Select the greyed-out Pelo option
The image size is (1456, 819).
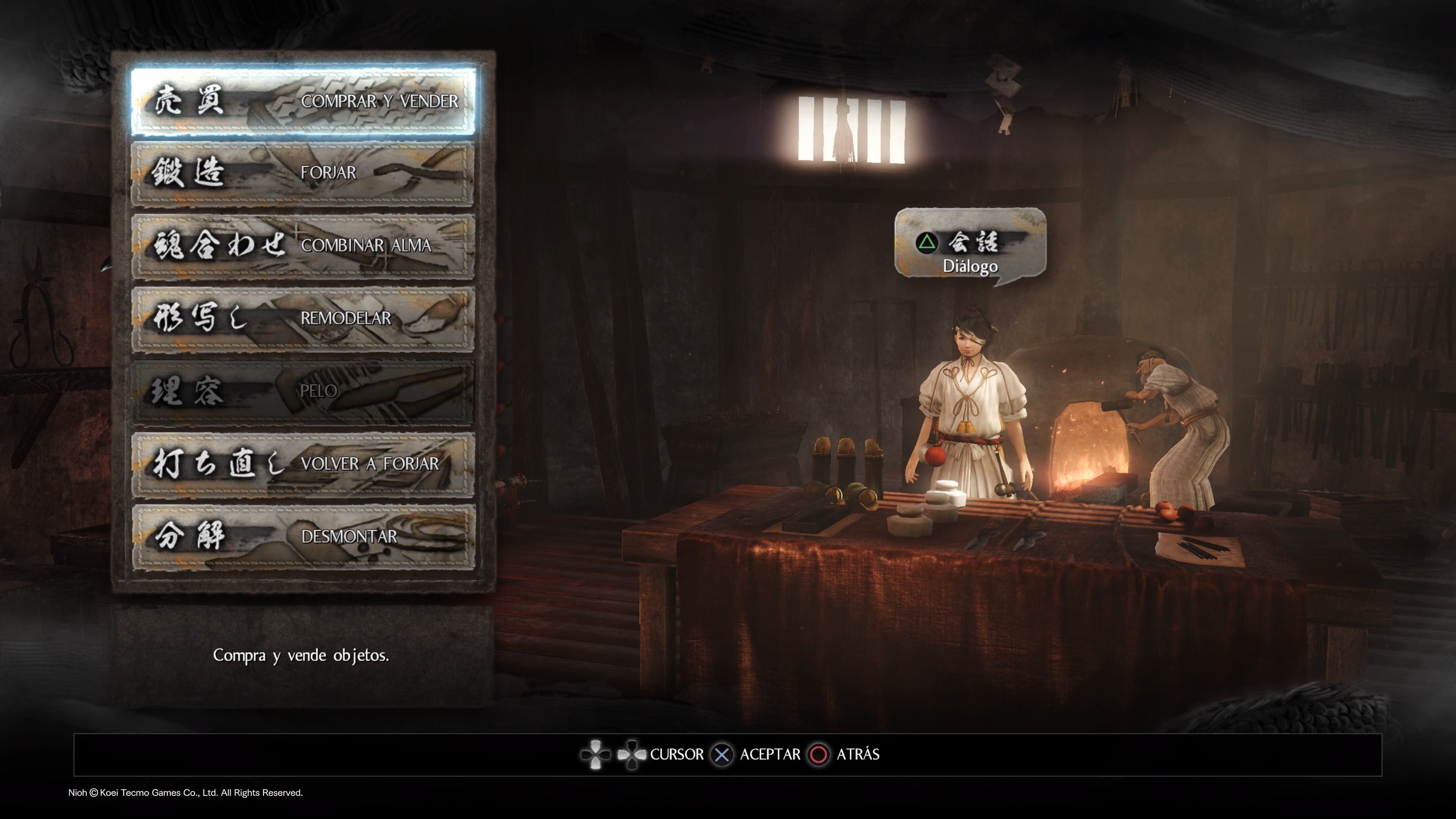coord(303,392)
